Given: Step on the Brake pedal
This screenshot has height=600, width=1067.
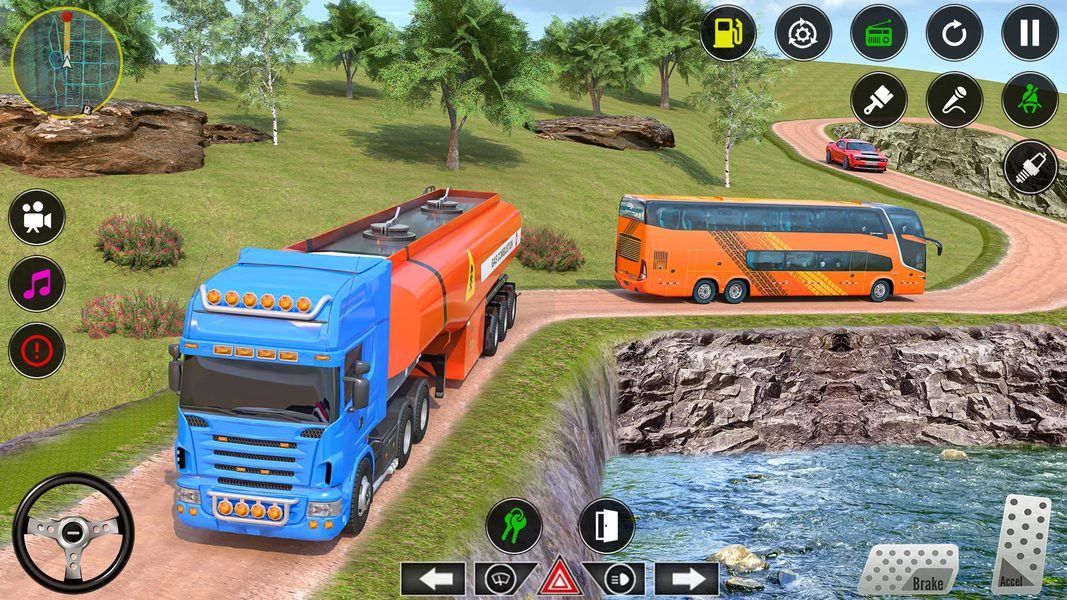Looking at the screenshot, I should tap(908, 569).
